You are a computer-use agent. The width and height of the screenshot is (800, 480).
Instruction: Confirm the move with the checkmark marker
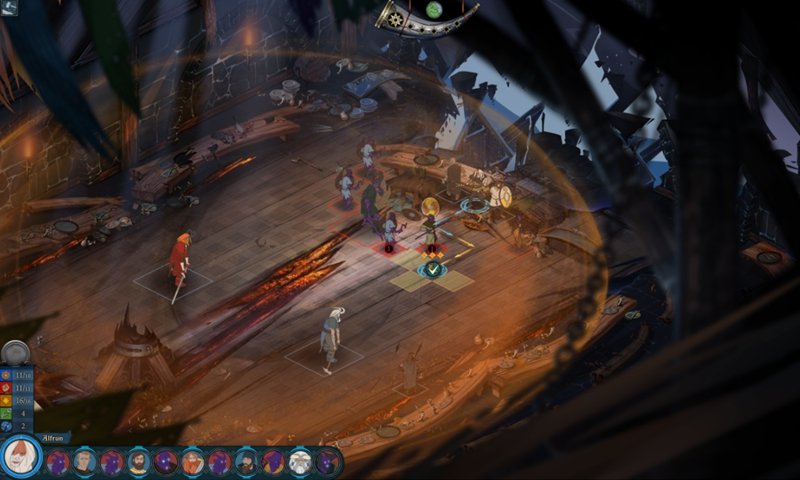432,269
